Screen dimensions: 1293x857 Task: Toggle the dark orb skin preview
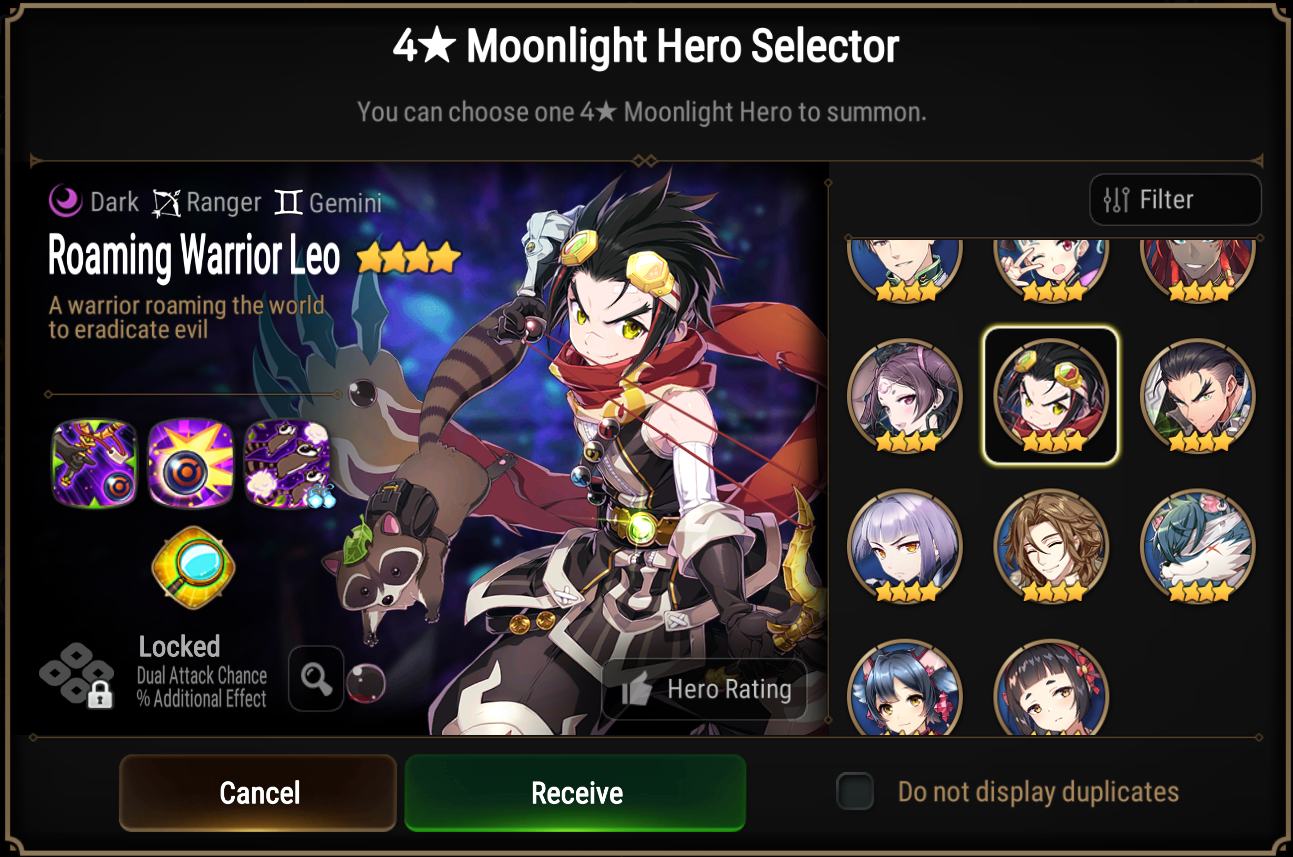368,680
